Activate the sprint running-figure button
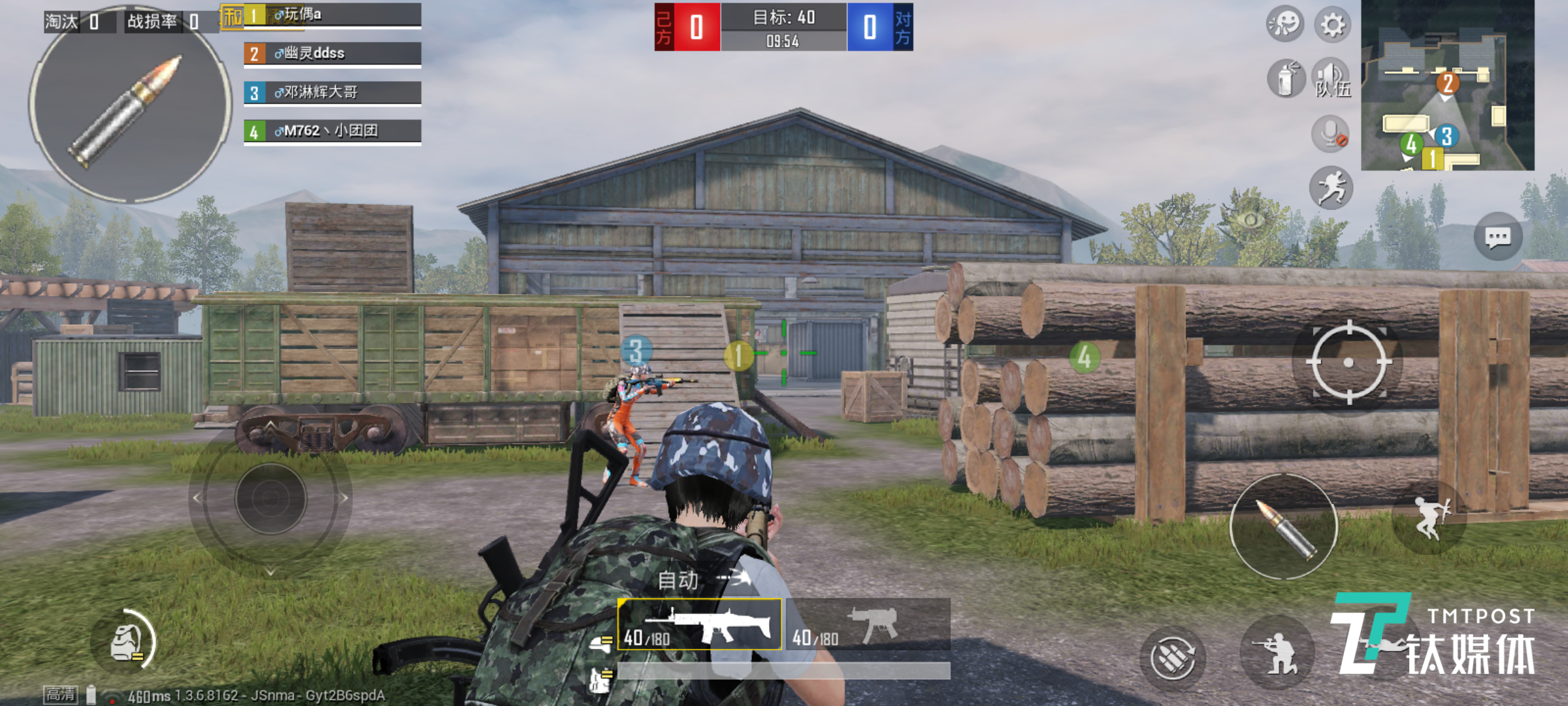1568x706 pixels. click(x=1331, y=188)
